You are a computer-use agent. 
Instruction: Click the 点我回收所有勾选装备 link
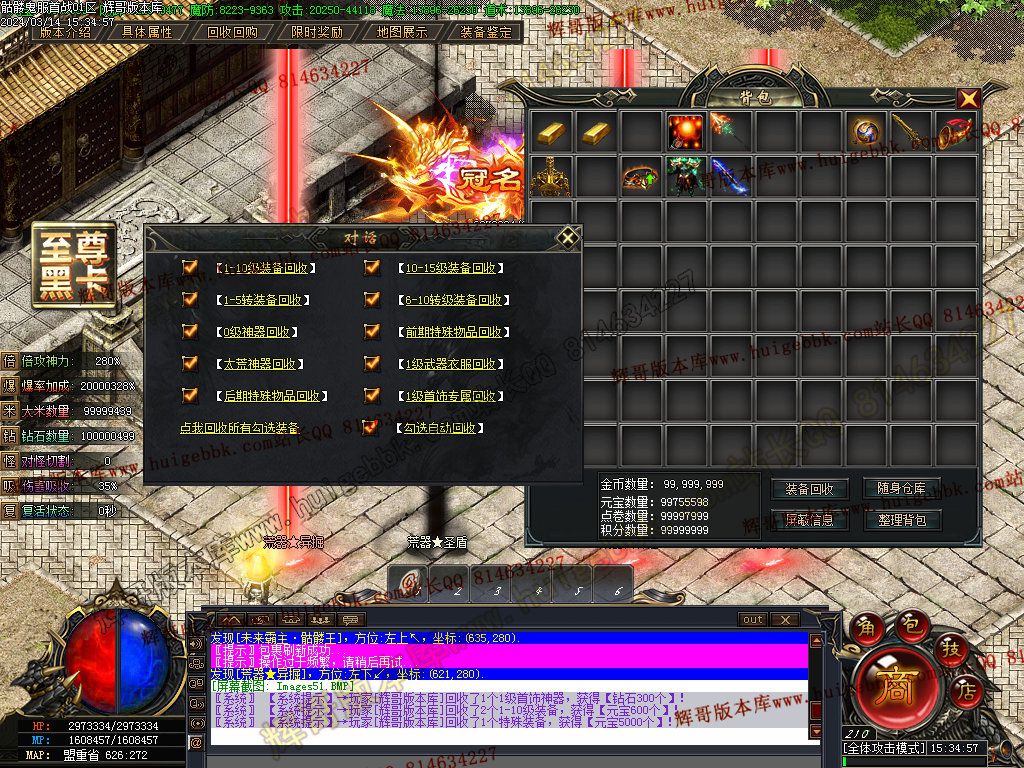[239, 428]
